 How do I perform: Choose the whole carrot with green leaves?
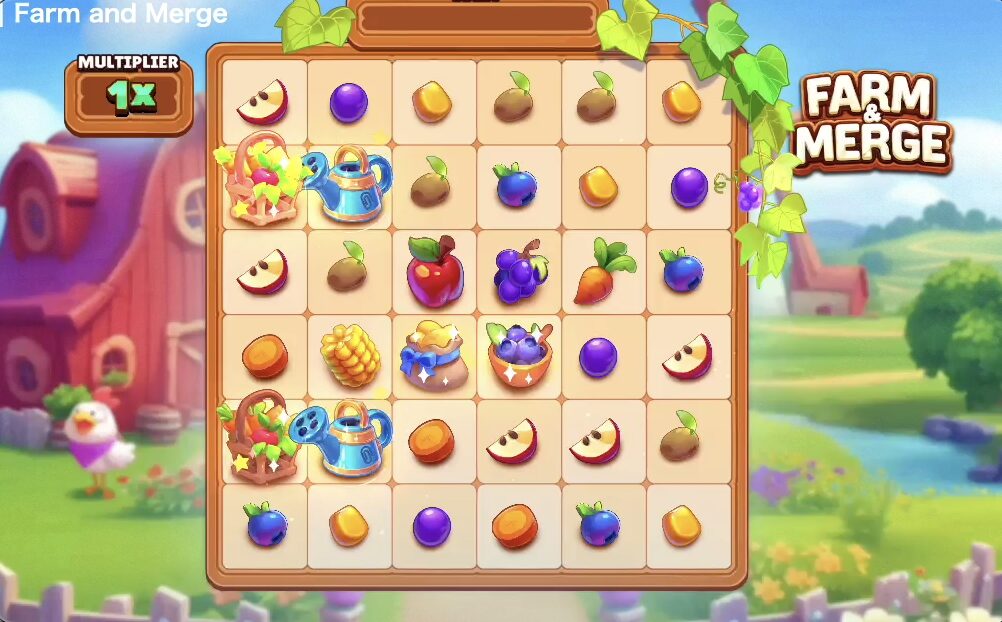coord(602,271)
